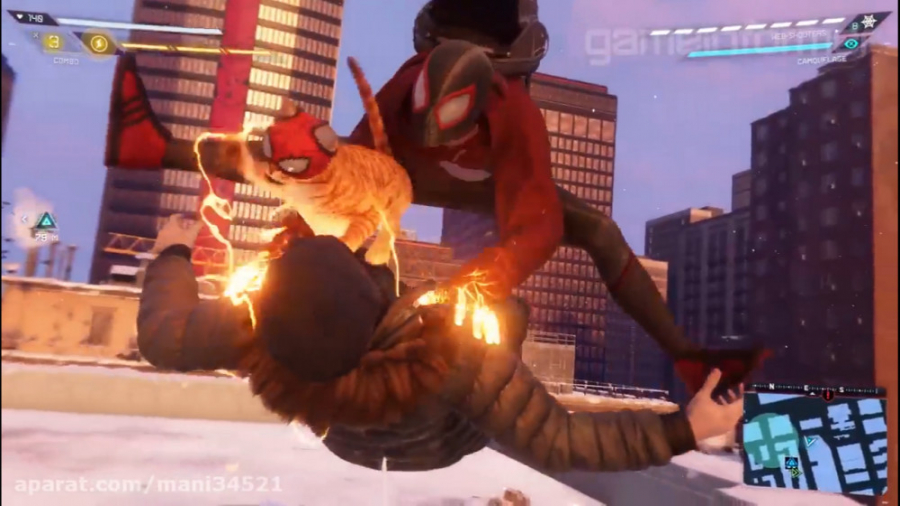
Task: Trigger the yellow Venom lightning icon
Action: (x=98, y=43)
